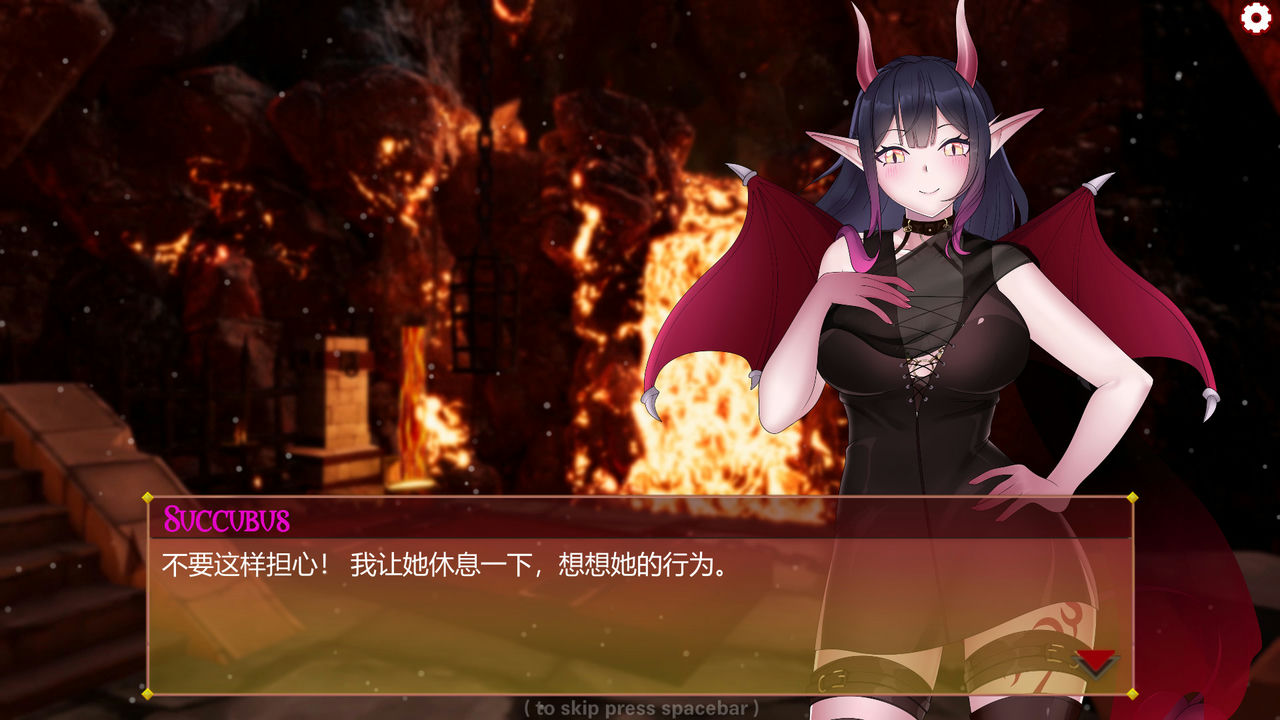
Task: Tap the downward triangle to continue dialogue
Action: coord(1096,660)
